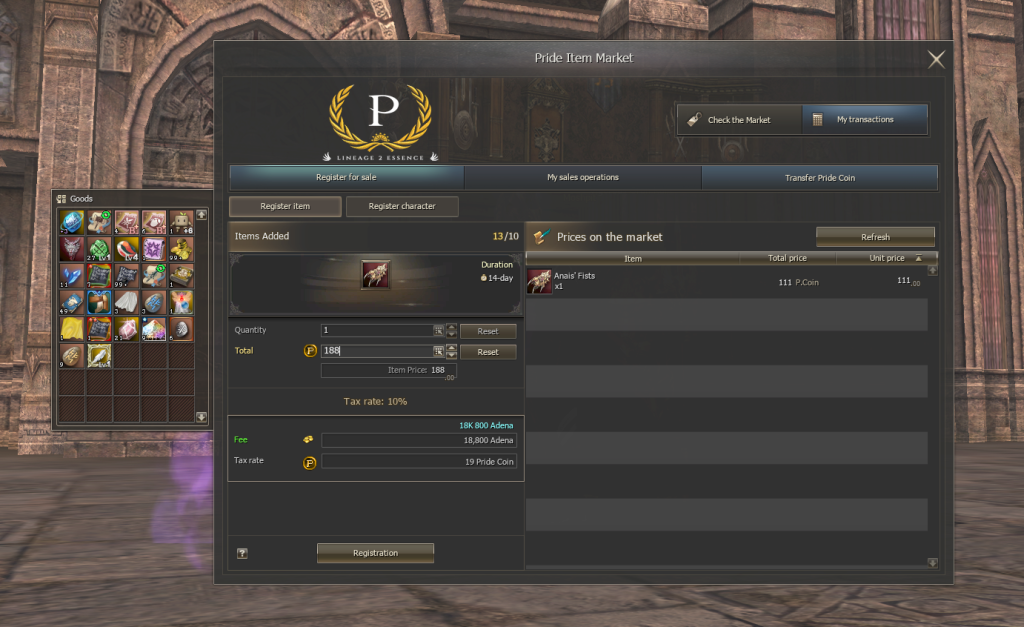Screen dimensions: 1024x627
Task: Focus the Total price input field
Action: 376,351
